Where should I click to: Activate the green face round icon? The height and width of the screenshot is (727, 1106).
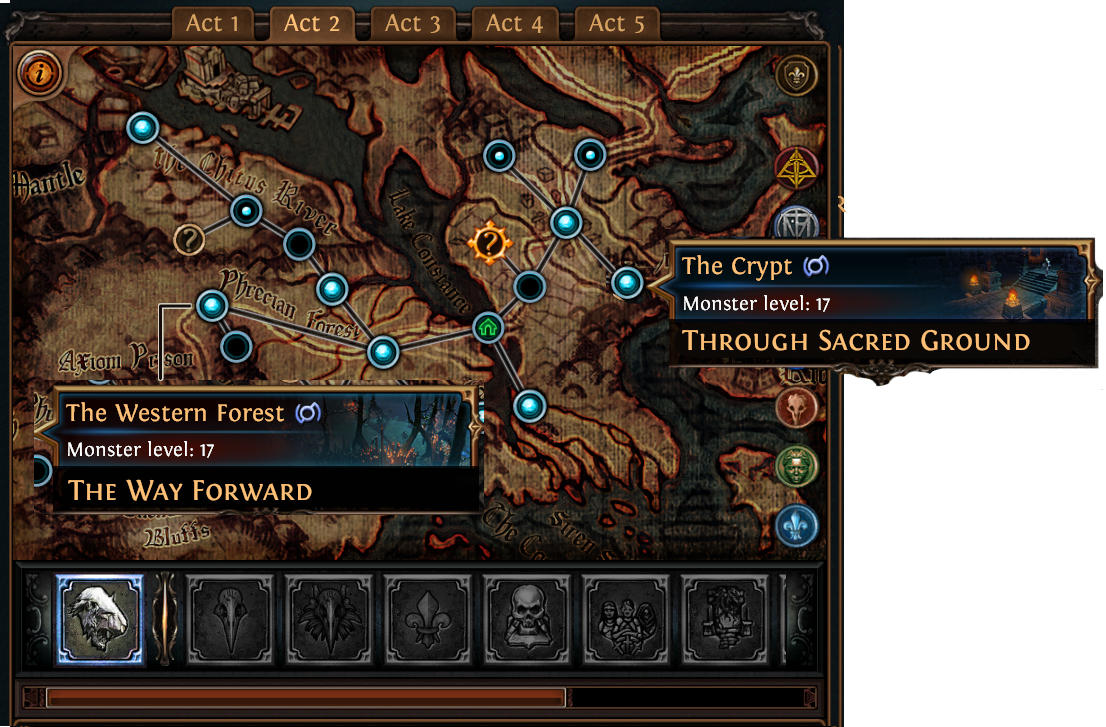click(x=796, y=465)
